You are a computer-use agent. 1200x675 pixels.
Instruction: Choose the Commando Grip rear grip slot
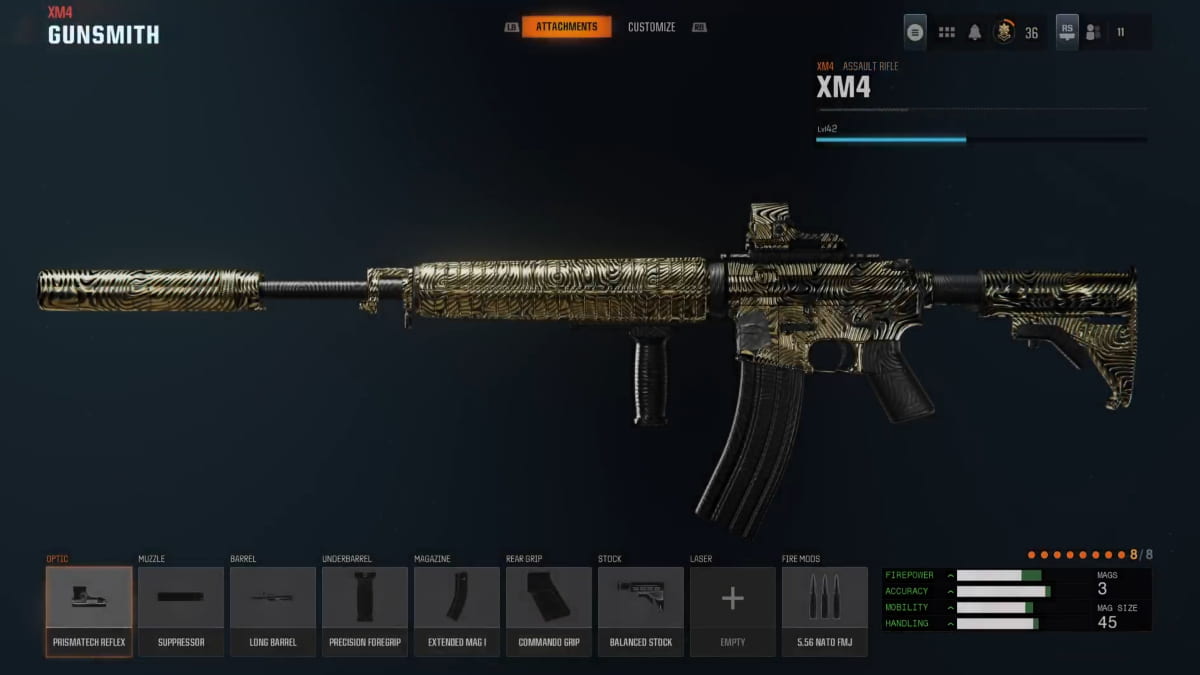point(549,611)
